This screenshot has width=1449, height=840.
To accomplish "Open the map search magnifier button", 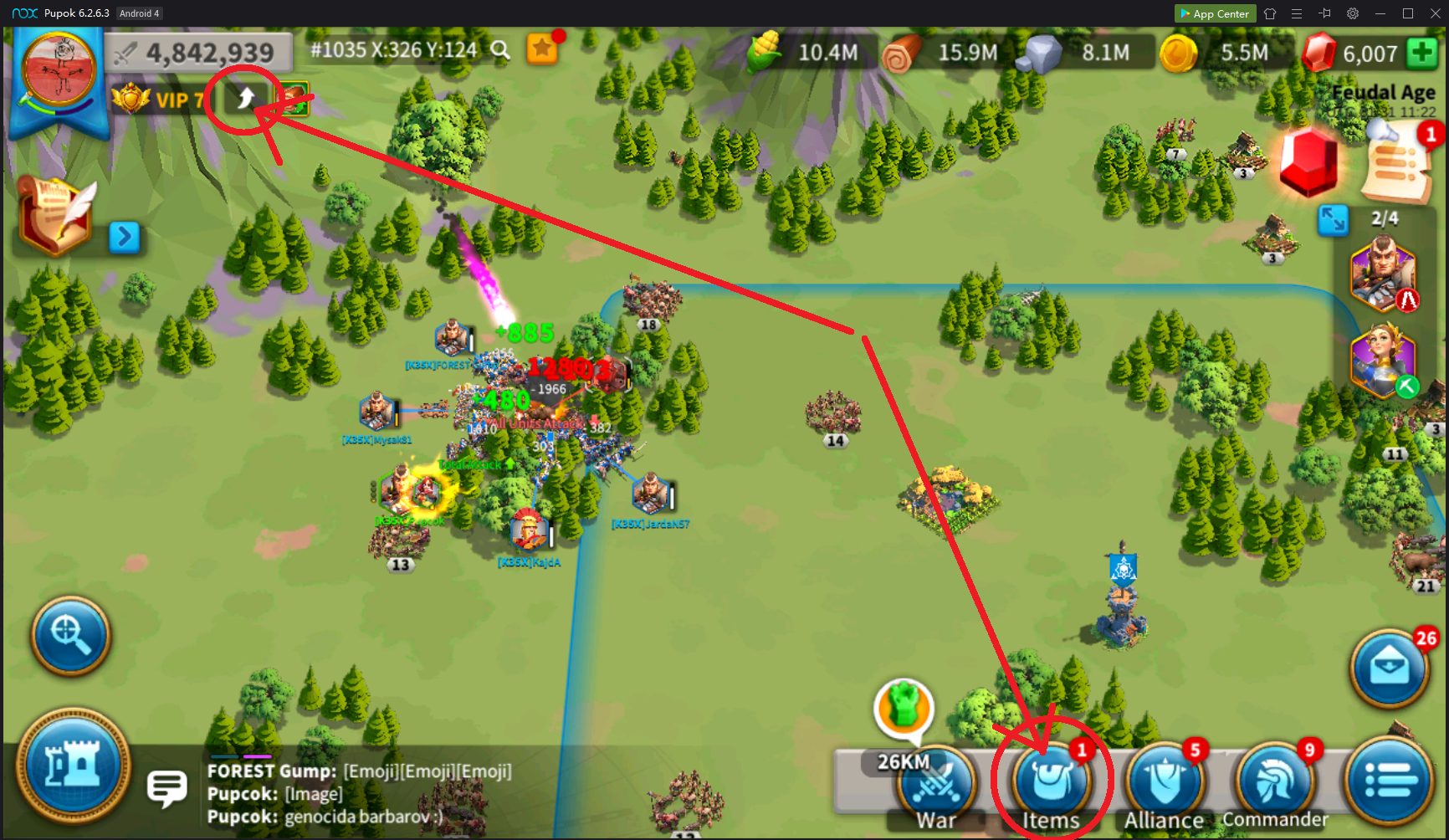I will (x=71, y=635).
